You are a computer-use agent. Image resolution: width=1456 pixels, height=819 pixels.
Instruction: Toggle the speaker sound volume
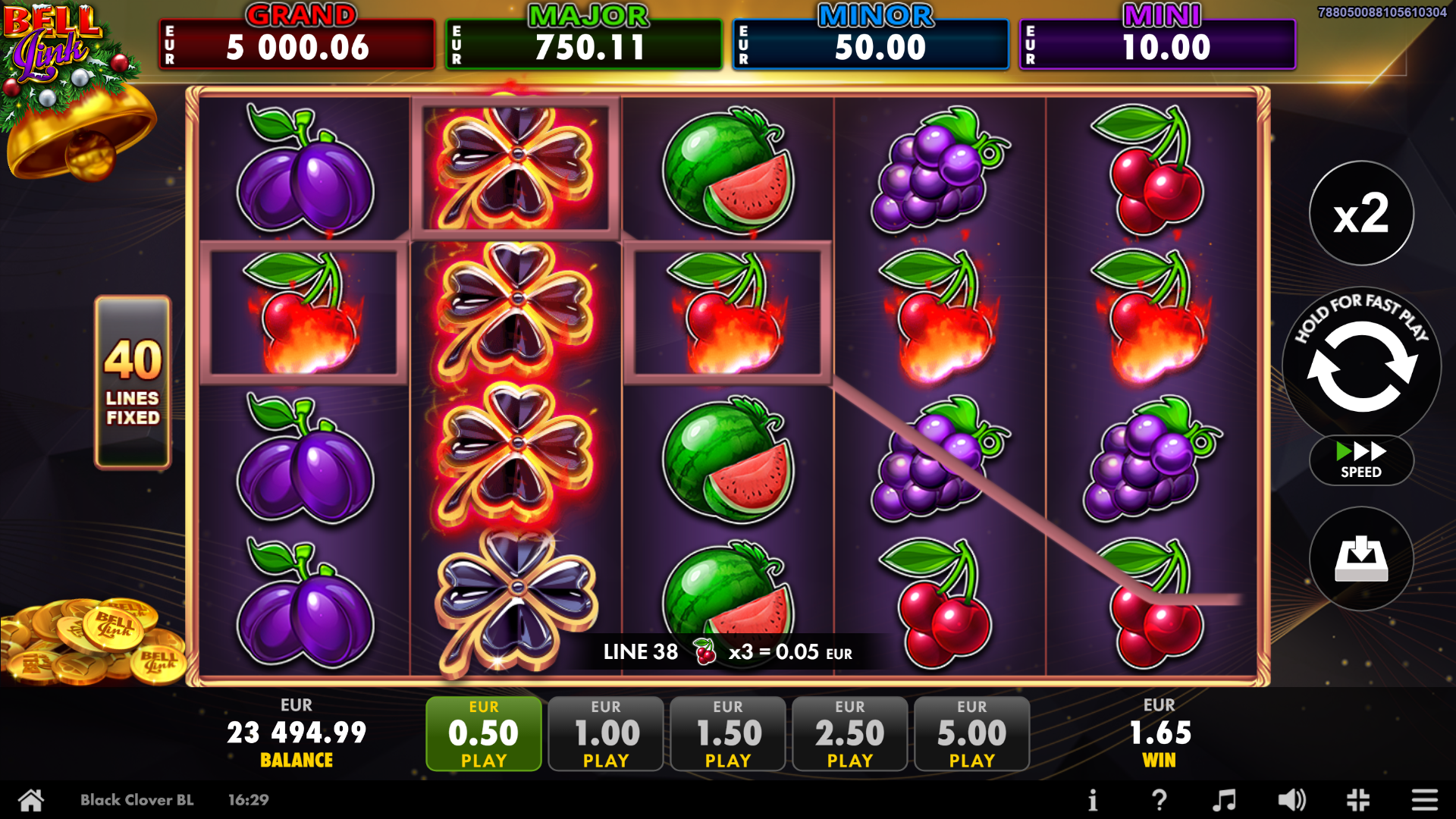pyautogui.click(x=1291, y=799)
